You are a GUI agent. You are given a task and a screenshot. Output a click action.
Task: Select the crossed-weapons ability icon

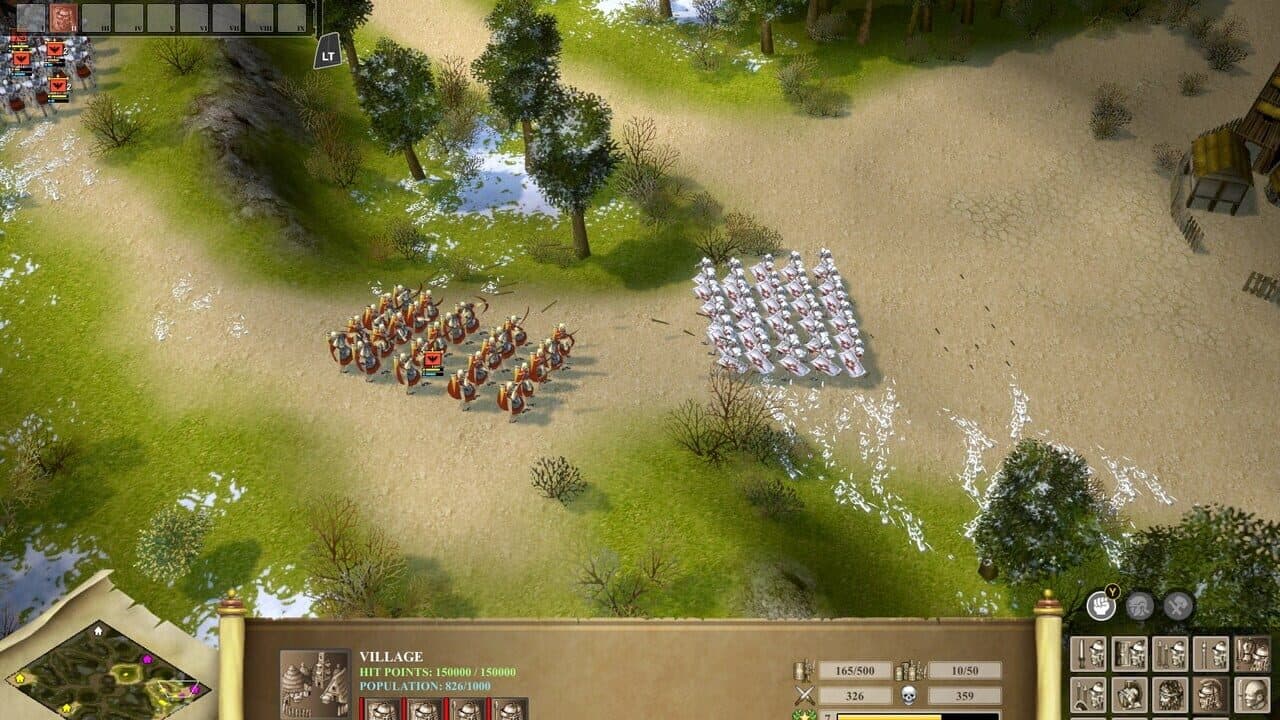click(1177, 605)
